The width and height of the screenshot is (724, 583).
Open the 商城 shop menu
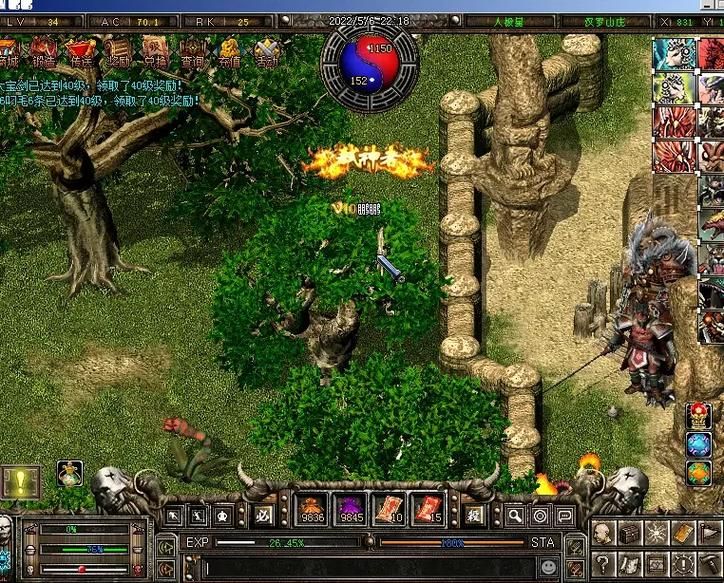pos(8,51)
